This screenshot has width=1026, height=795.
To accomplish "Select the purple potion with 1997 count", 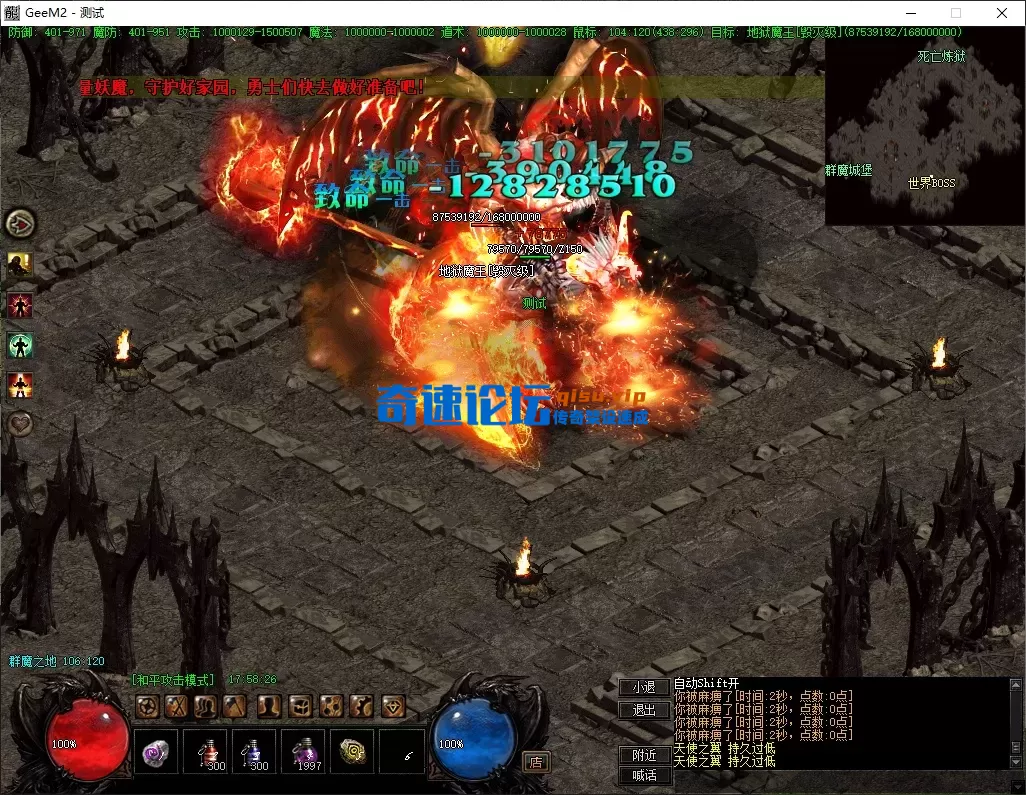I will (303, 752).
